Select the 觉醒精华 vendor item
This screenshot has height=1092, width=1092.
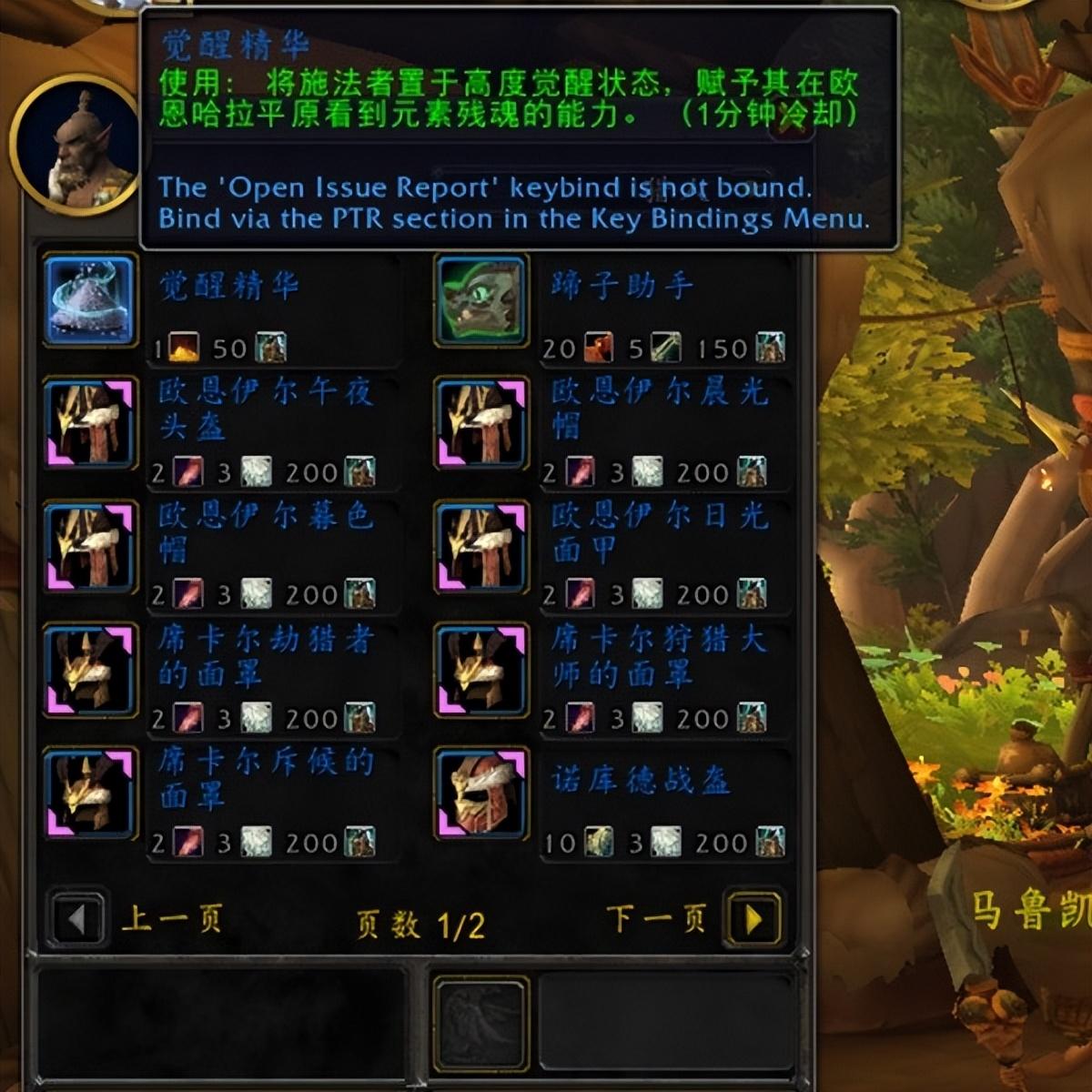coord(90,301)
